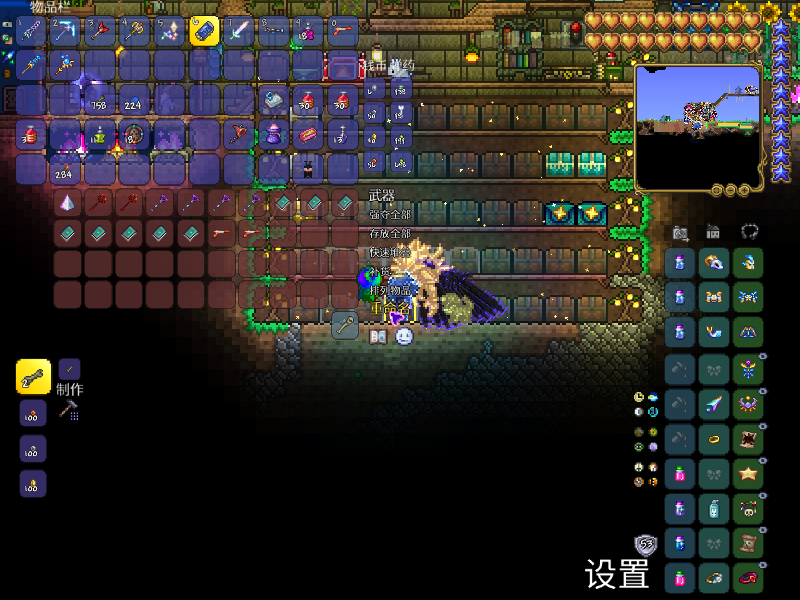Click the 制作 (Crafting) label
Image resolution: width=800 pixels, height=600 pixels.
coord(70,389)
